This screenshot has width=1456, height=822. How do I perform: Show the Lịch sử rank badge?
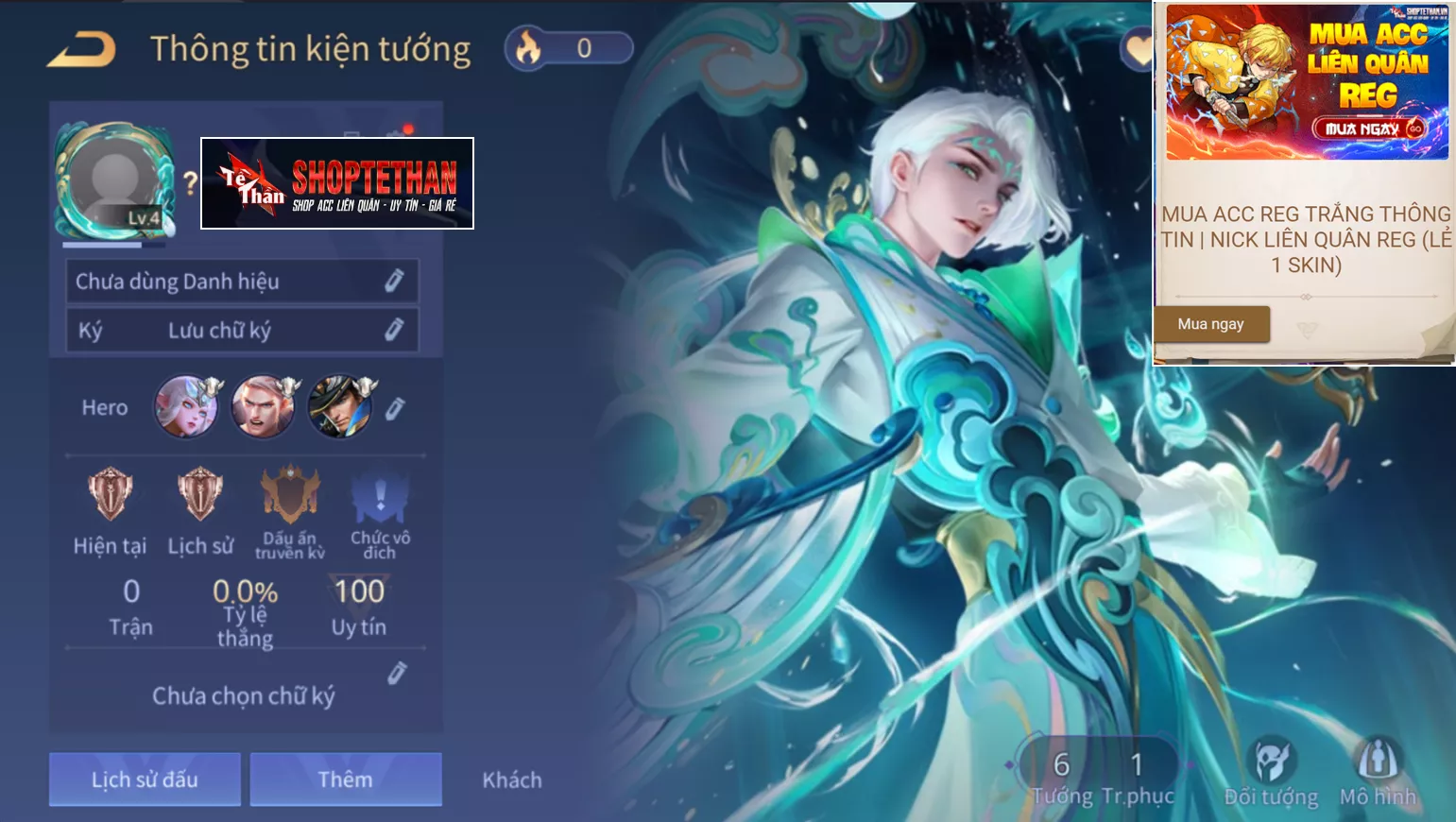(x=200, y=494)
